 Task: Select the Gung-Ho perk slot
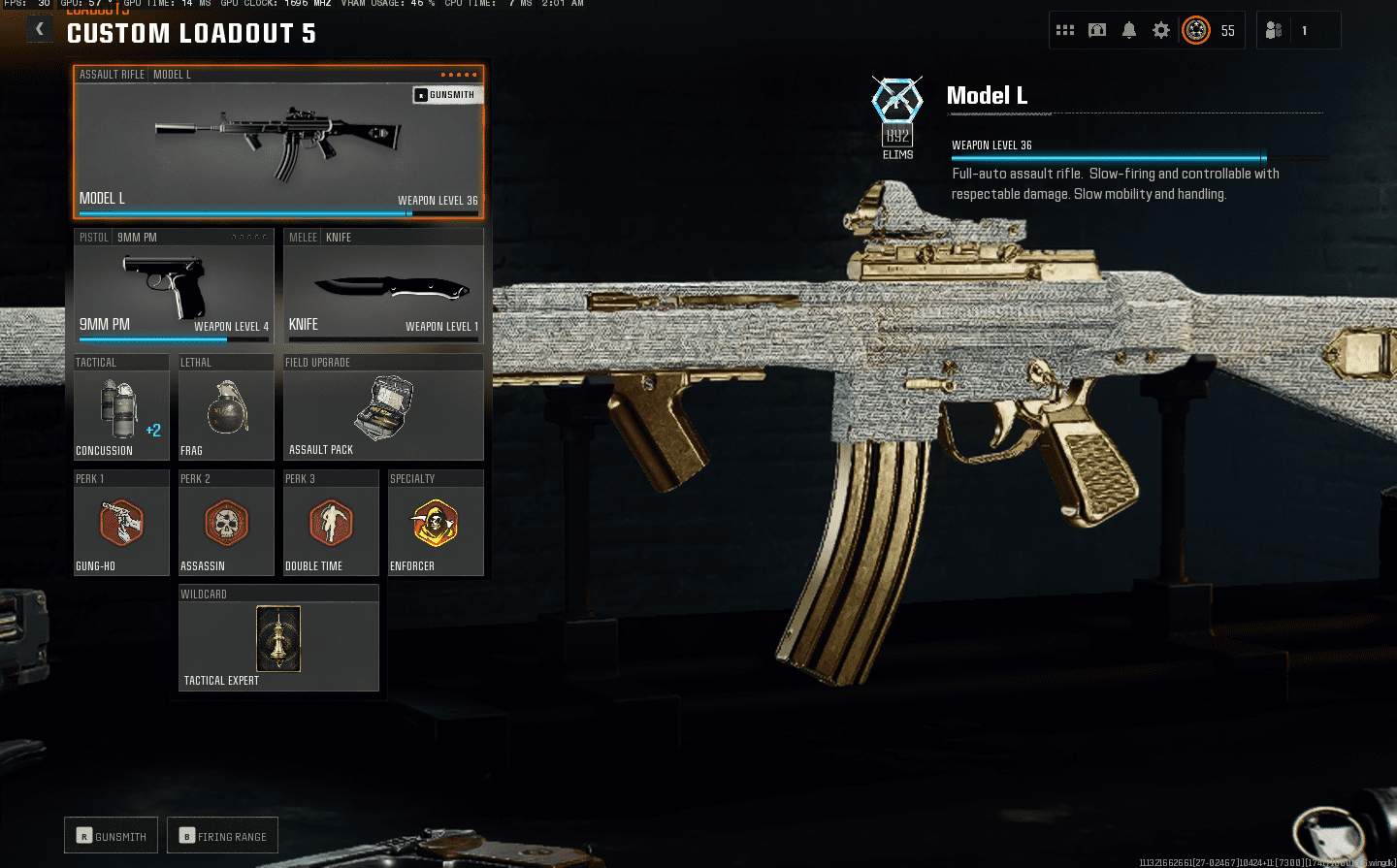click(121, 525)
